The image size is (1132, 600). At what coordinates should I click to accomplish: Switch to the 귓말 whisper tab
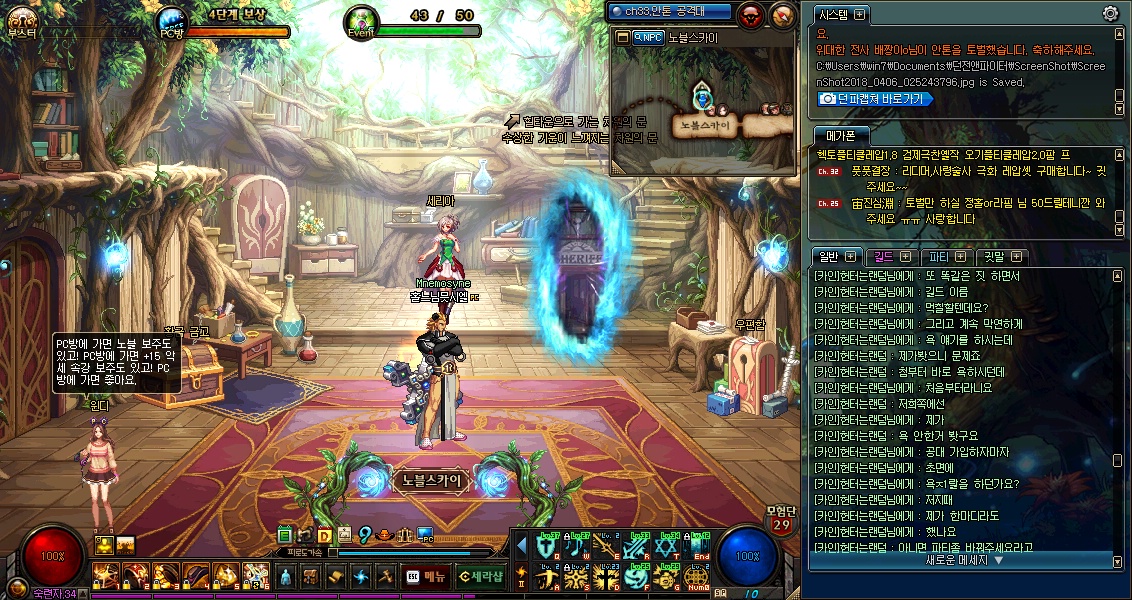[1000, 256]
